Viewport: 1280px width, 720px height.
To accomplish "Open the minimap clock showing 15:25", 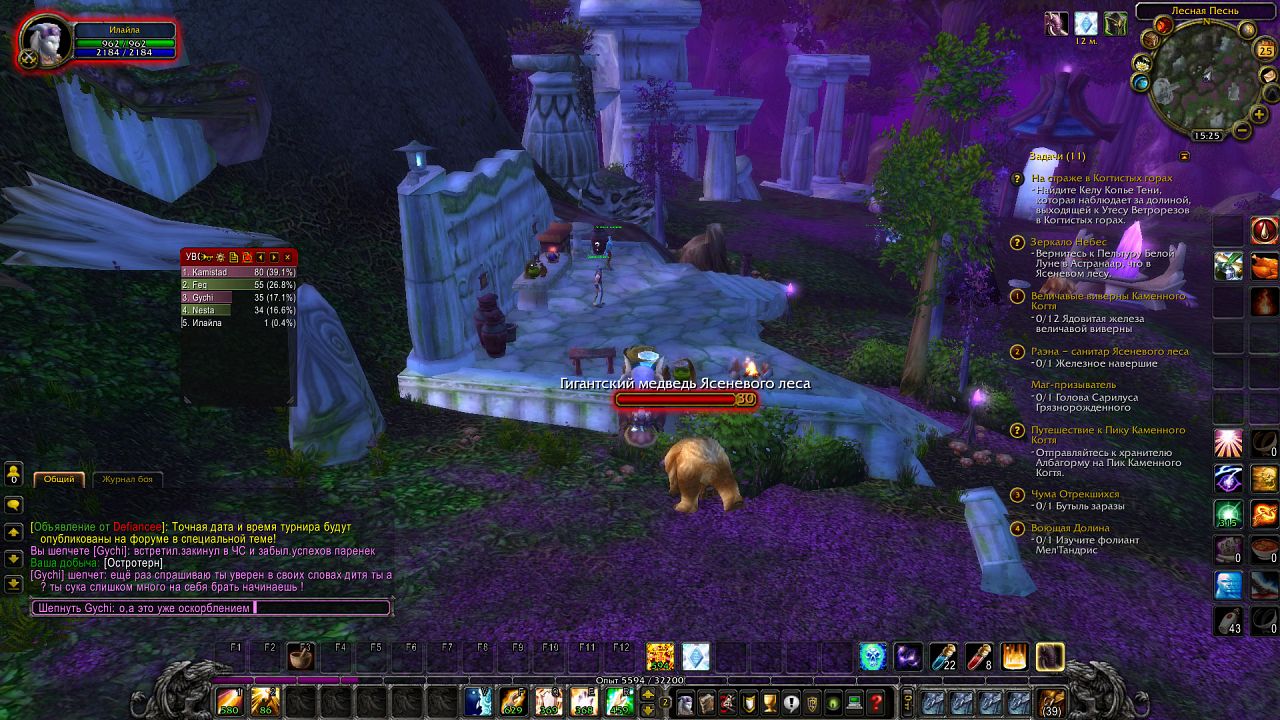I will pos(1207,135).
